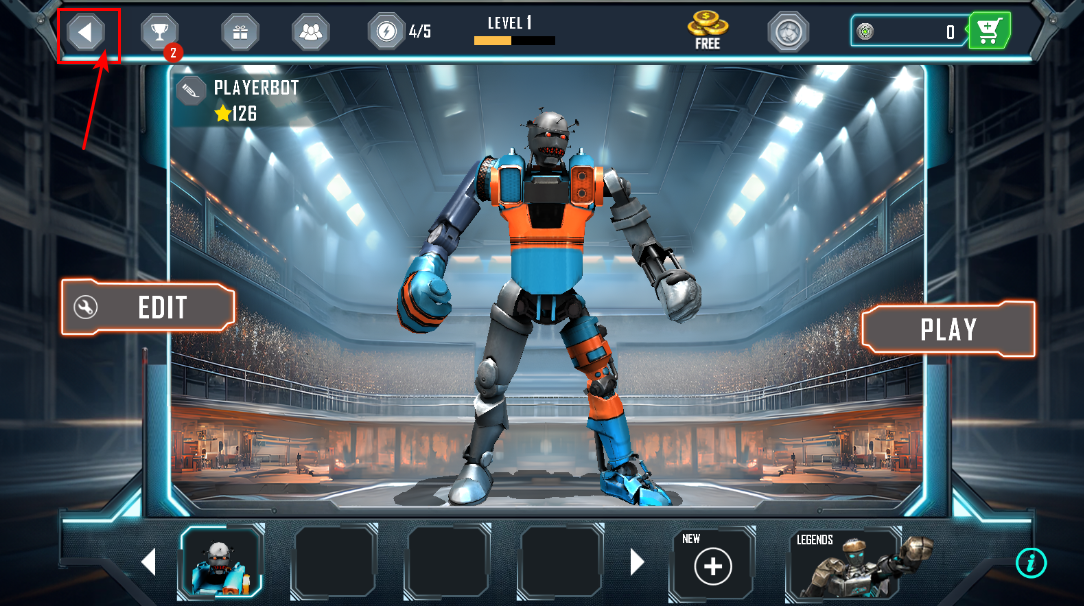Show info with the teal i icon

pos(1031,563)
